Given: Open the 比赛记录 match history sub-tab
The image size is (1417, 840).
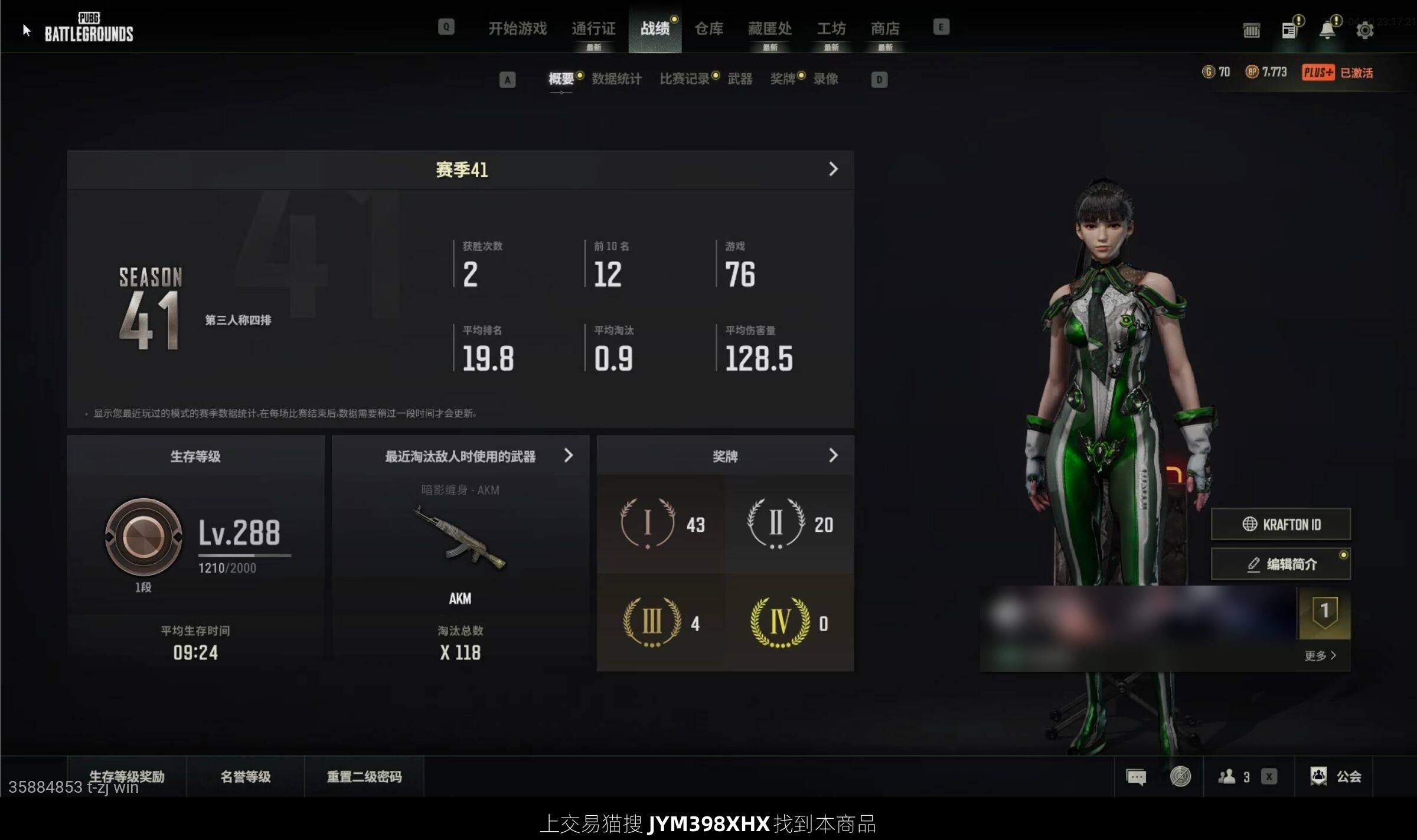Looking at the screenshot, I should [x=684, y=79].
